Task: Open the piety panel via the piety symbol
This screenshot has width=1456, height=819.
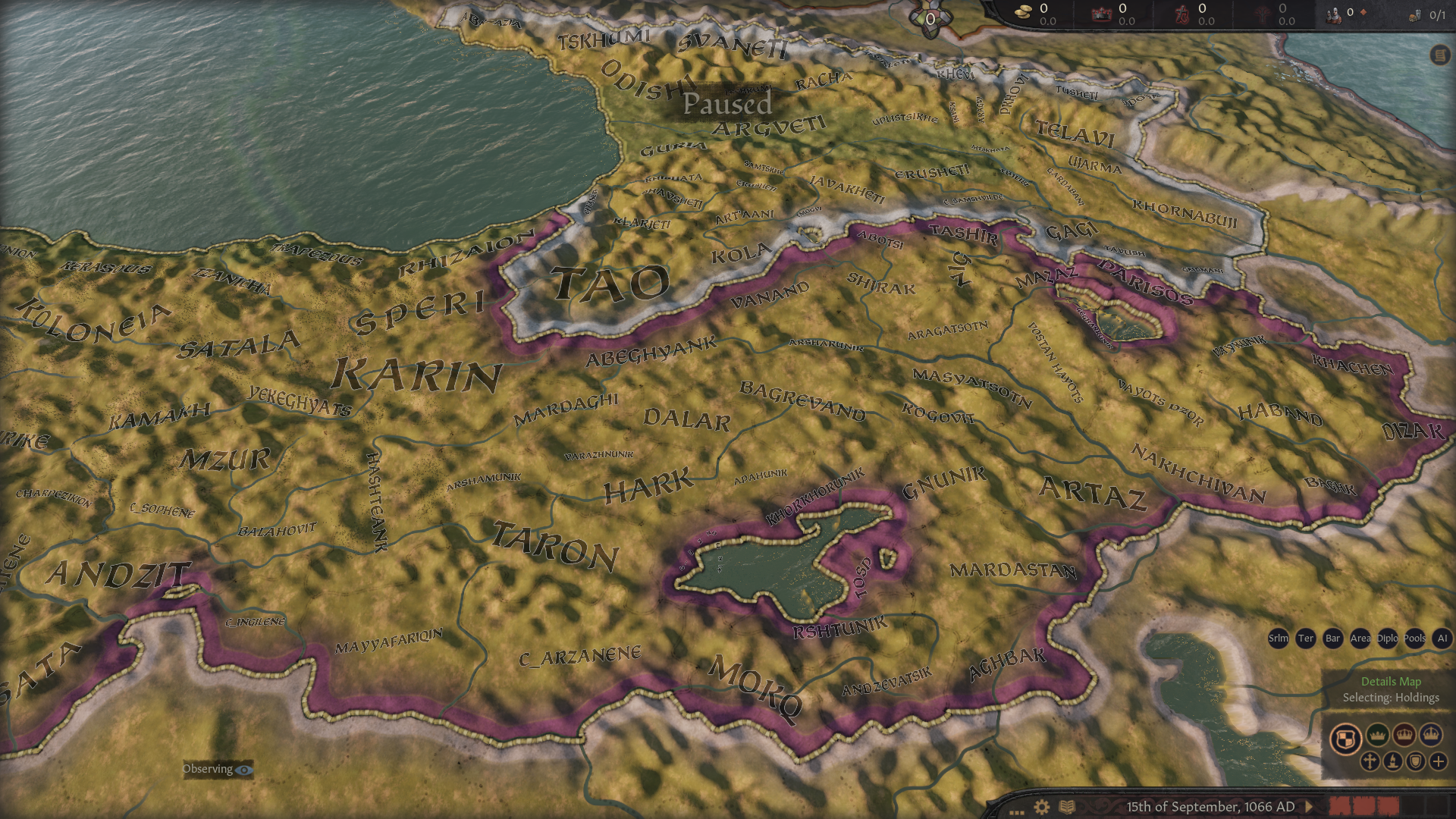Action: pos(1181,12)
